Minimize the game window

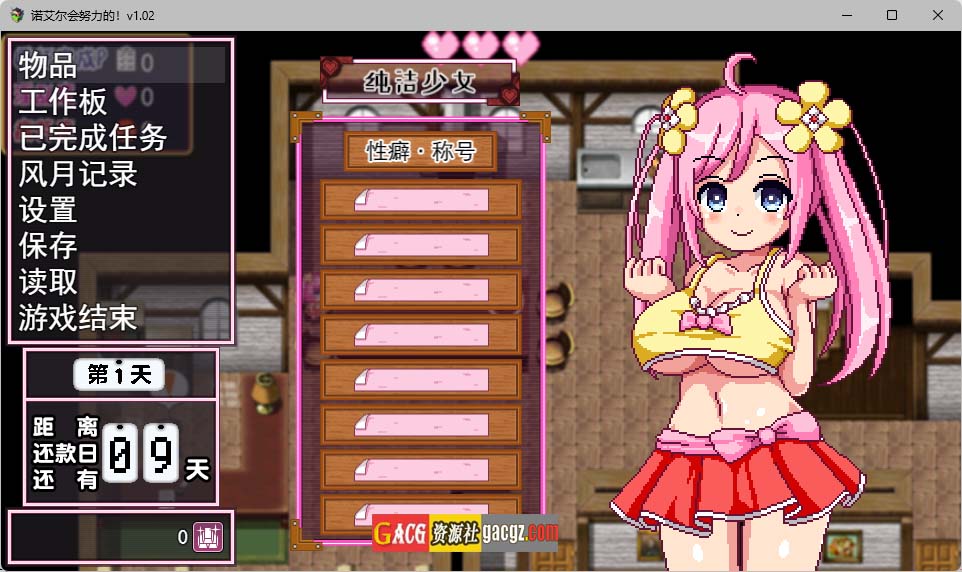(x=846, y=15)
